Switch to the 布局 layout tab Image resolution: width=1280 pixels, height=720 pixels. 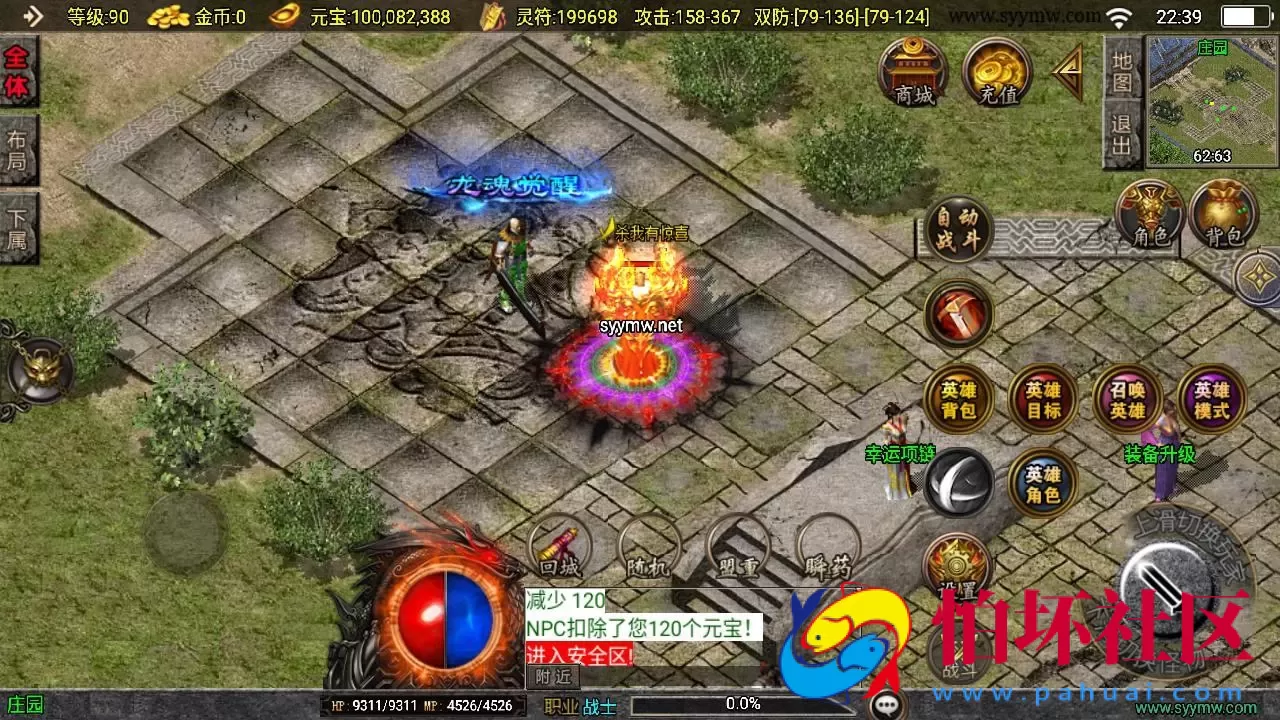[19, 148]
